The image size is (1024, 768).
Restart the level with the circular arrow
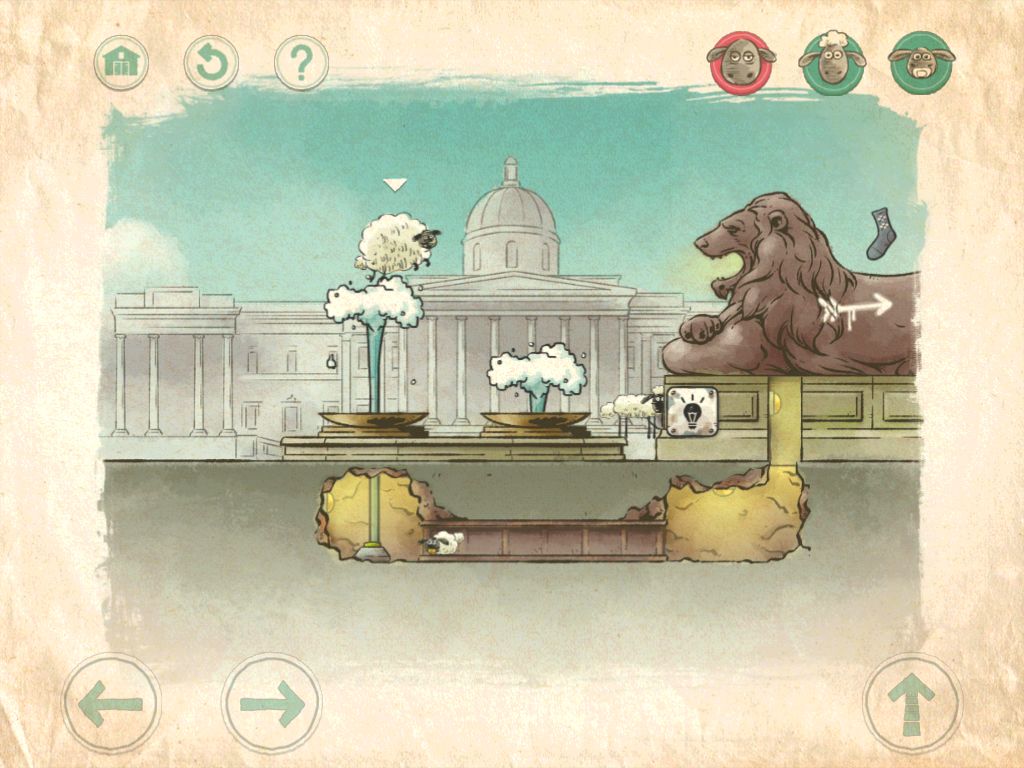click(x=211, y=63)
